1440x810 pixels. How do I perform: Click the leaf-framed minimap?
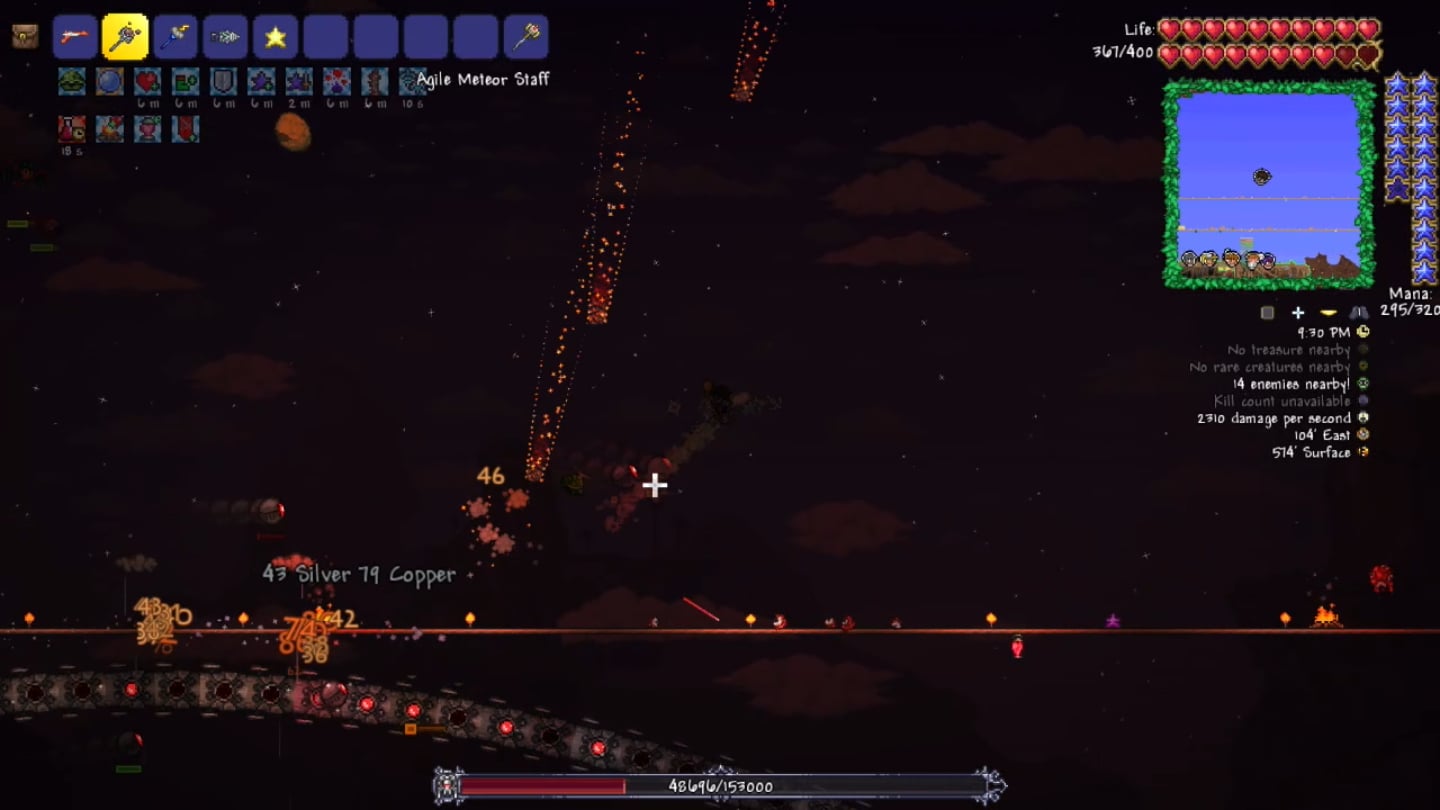[1268, 183]
